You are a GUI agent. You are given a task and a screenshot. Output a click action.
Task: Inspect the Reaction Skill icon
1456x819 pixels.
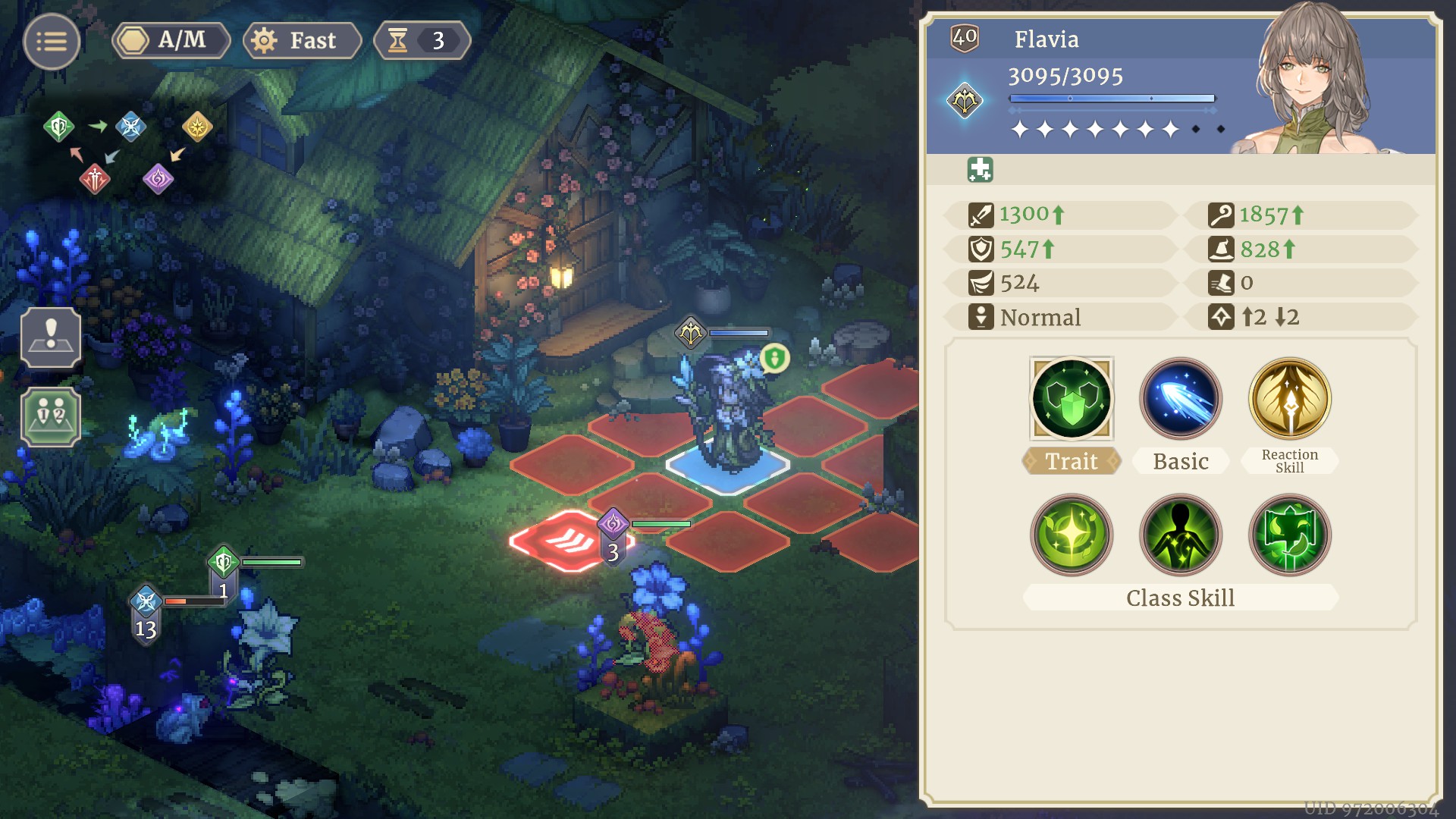coord(1289,399)
